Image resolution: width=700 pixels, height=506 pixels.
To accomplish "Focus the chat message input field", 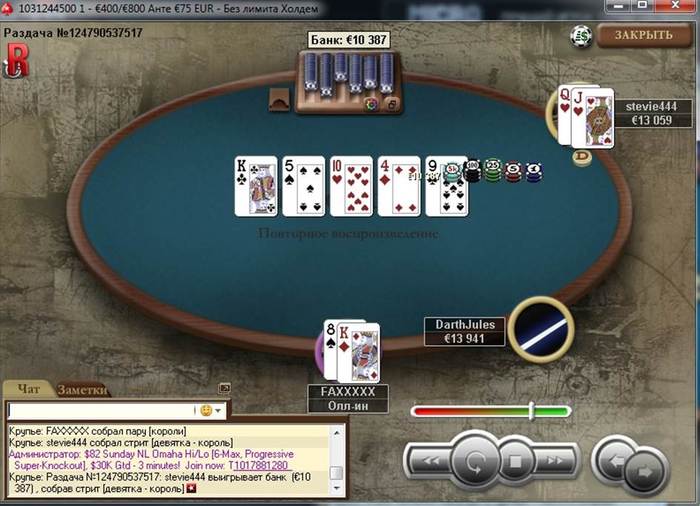I will pyautogui.click(x=100, y=410).
